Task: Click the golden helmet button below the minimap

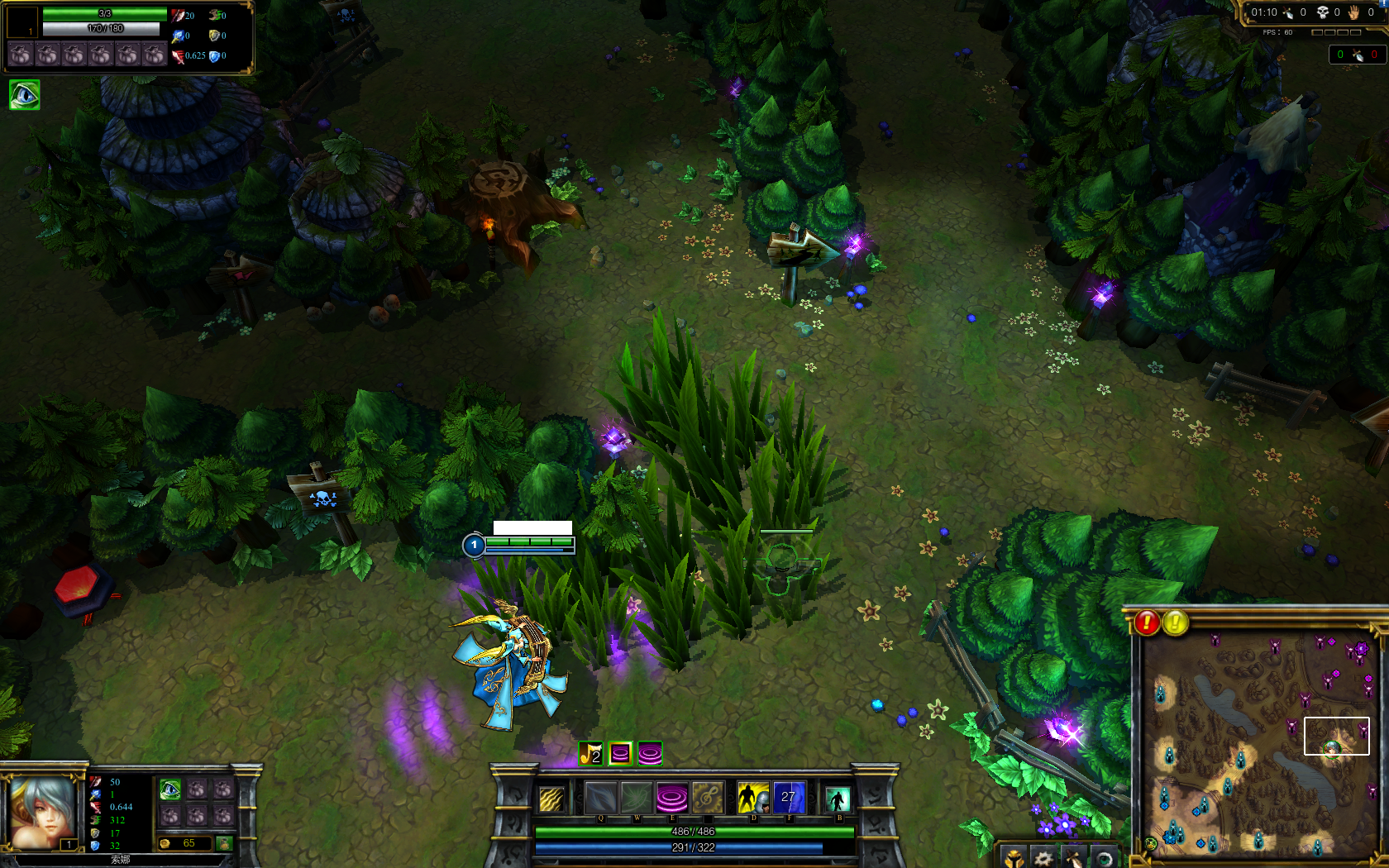Action: (x=1014, y=858)
